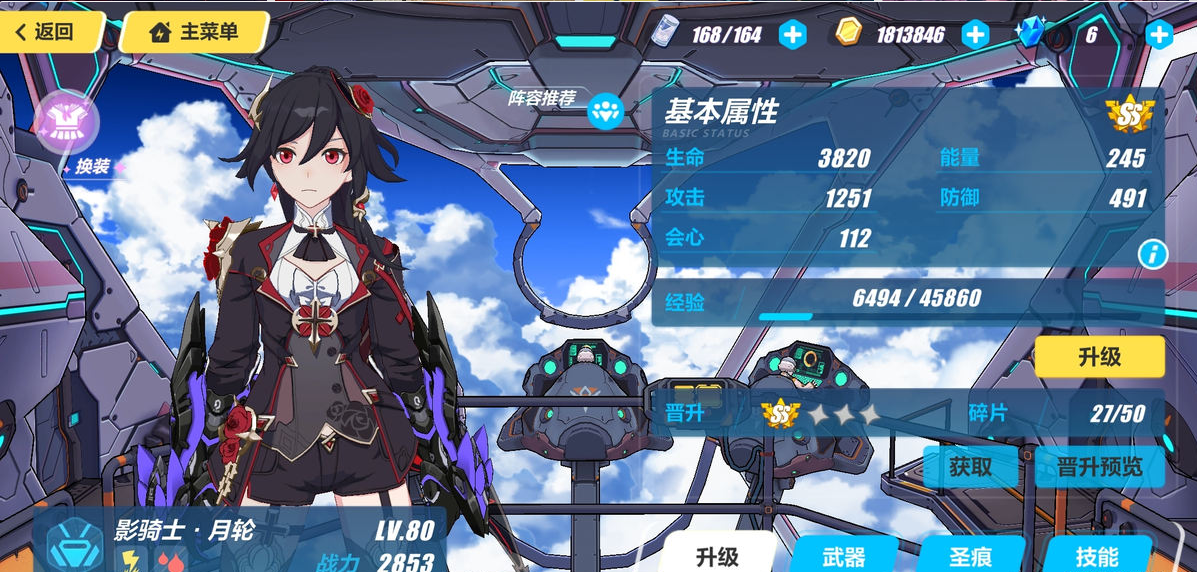This screenshot has width=1197, height=572.
Task: Switch to the 升级 tab
Action: (718, 555)
